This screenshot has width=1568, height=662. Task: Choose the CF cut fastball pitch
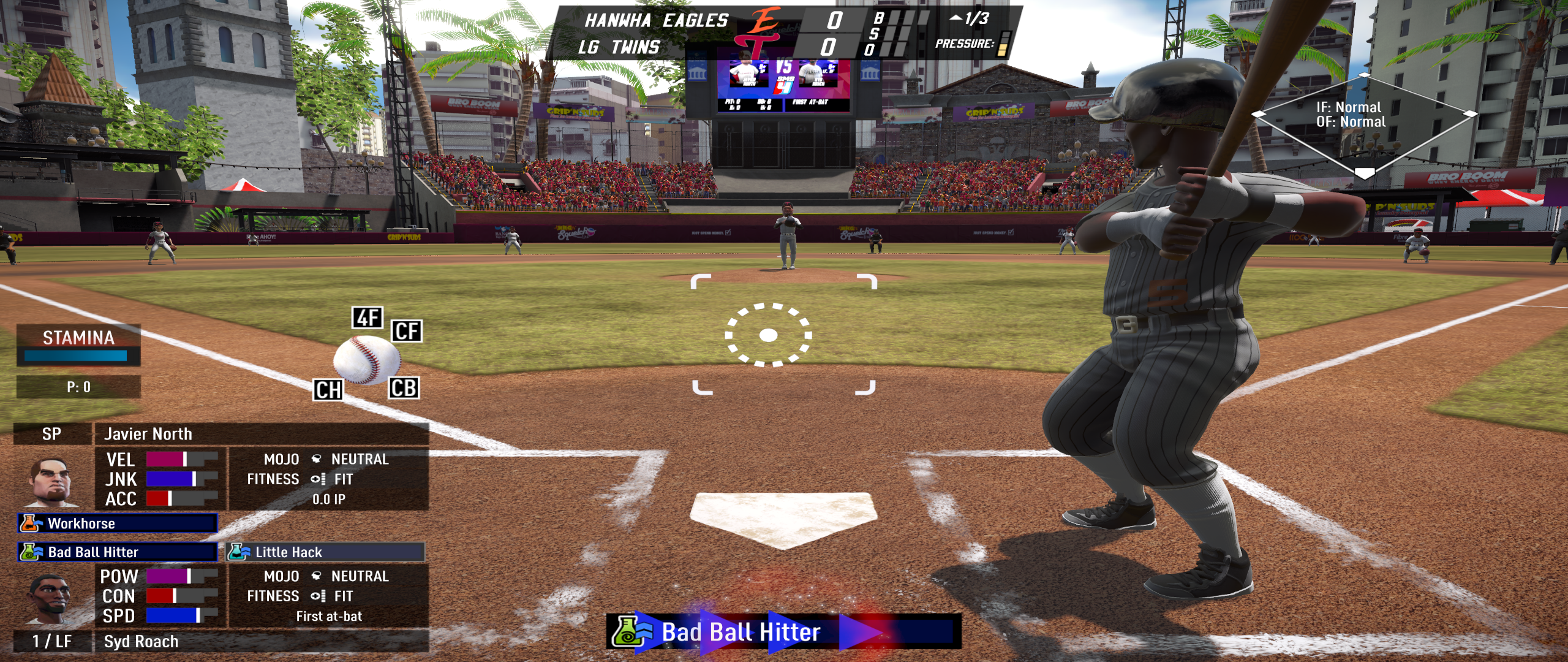pyautogui.click(x=407, y=331)
